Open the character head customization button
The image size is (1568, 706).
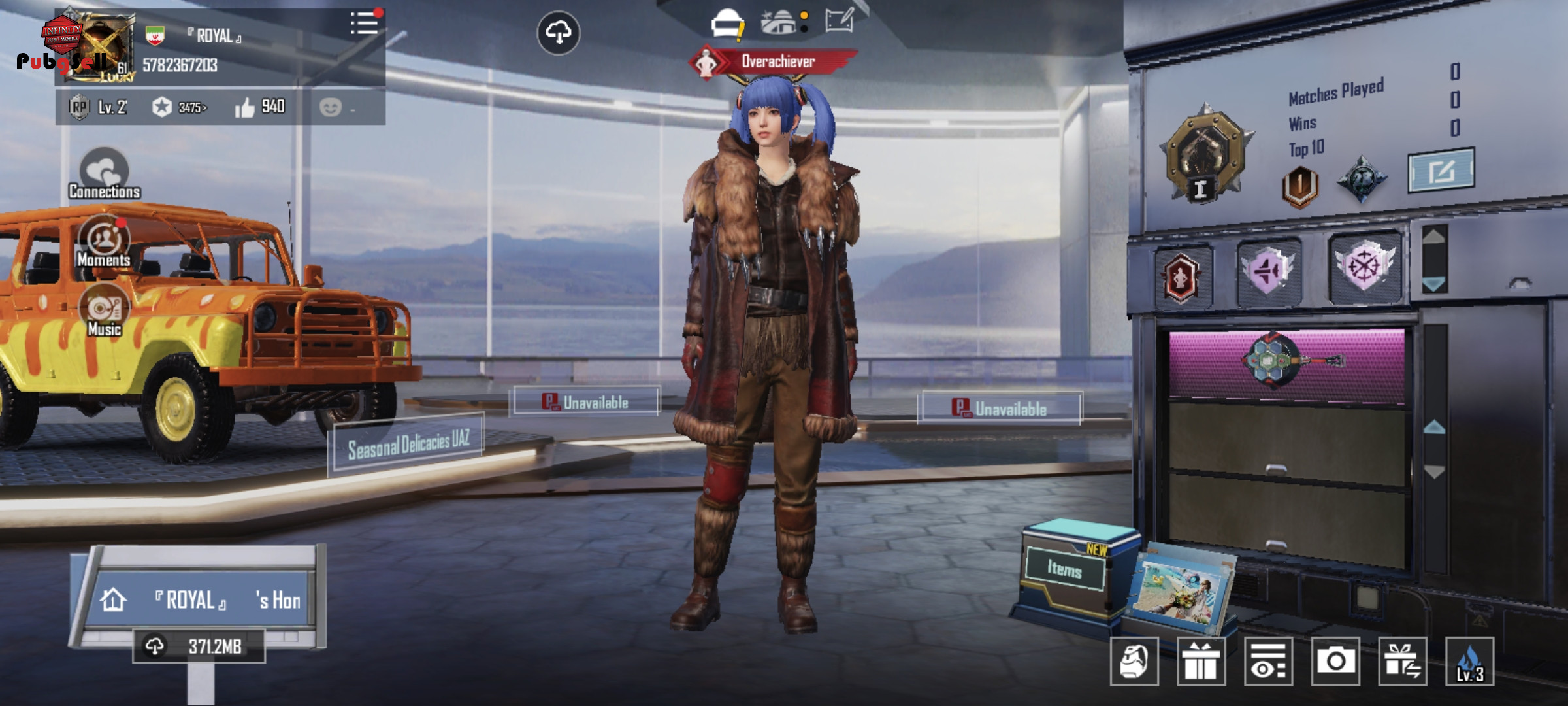[1134, 661]
